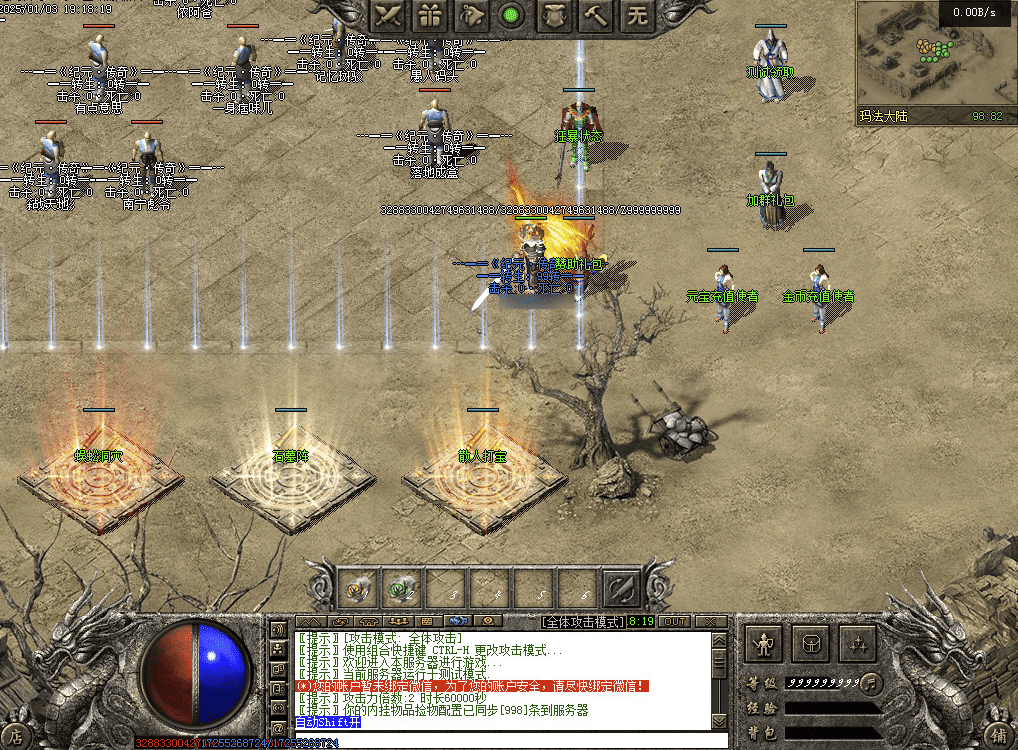Image resolution: width=1018 pixels, height=750 pixels.
Task: Open the backpack bag panel
Action: (x=811, y=644)
